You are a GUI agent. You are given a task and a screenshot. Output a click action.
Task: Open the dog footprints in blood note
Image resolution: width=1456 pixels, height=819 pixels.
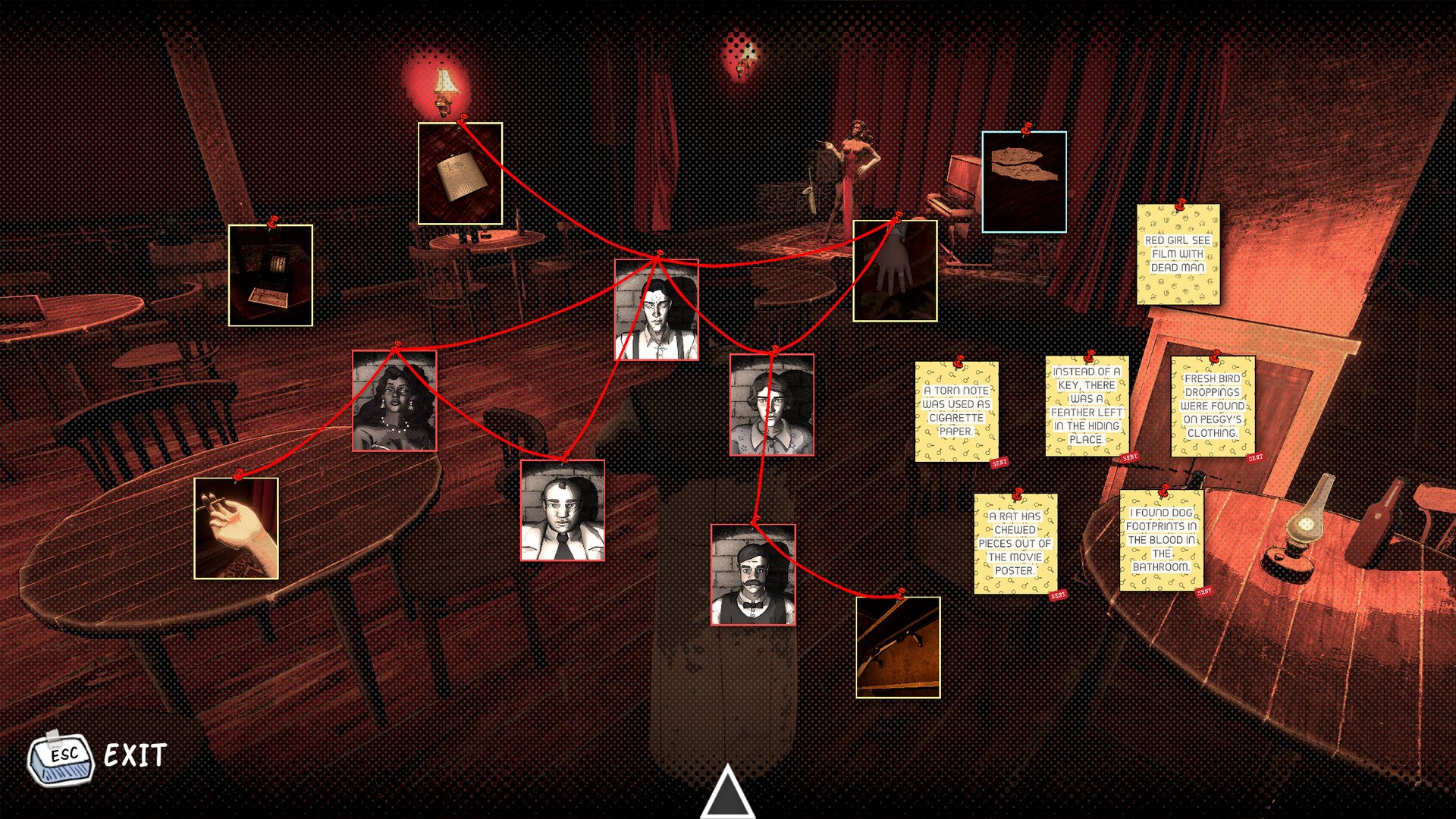pyautogui.click(x=1161, y=541)
